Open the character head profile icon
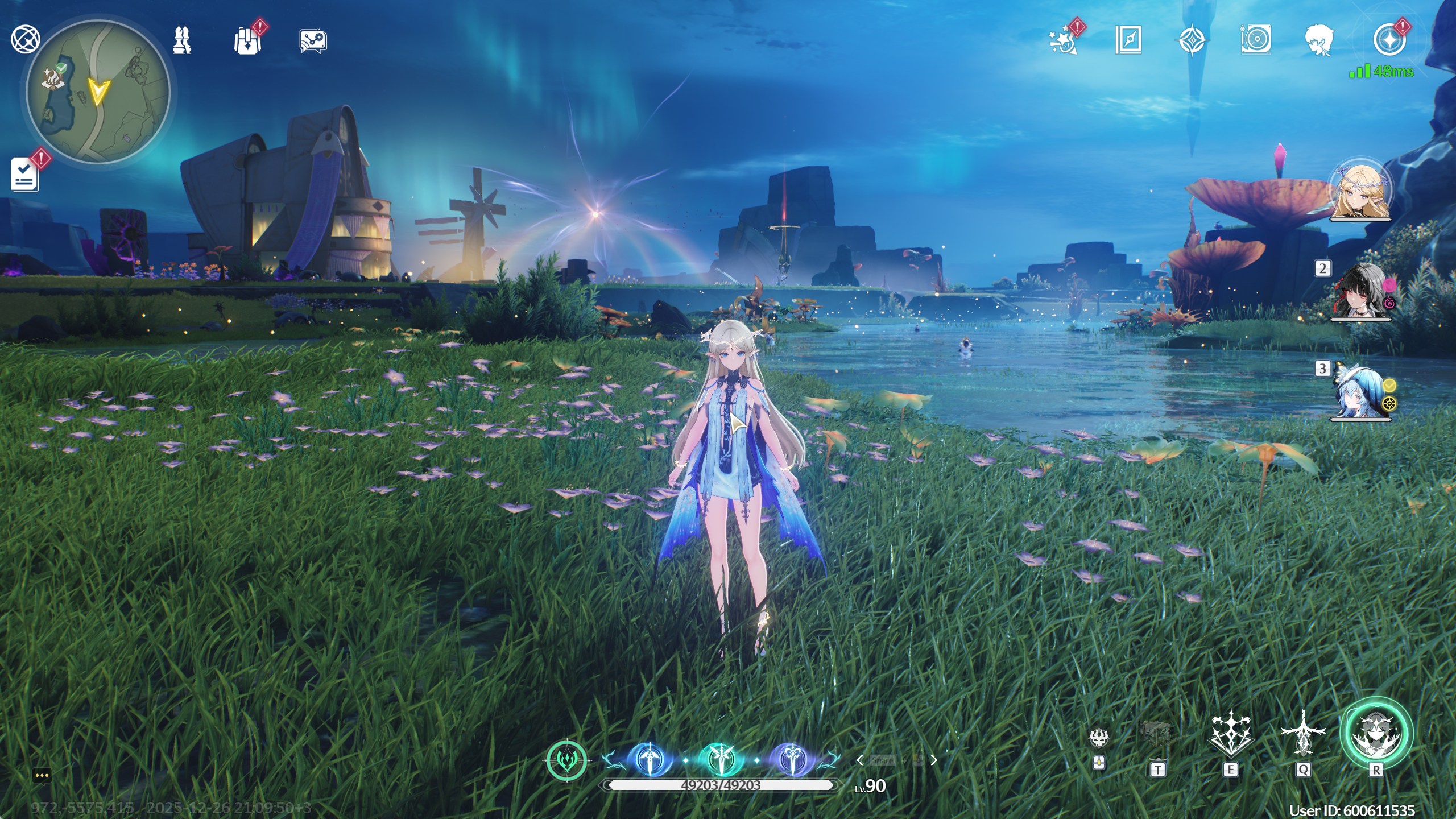 tap(1319, 40)
